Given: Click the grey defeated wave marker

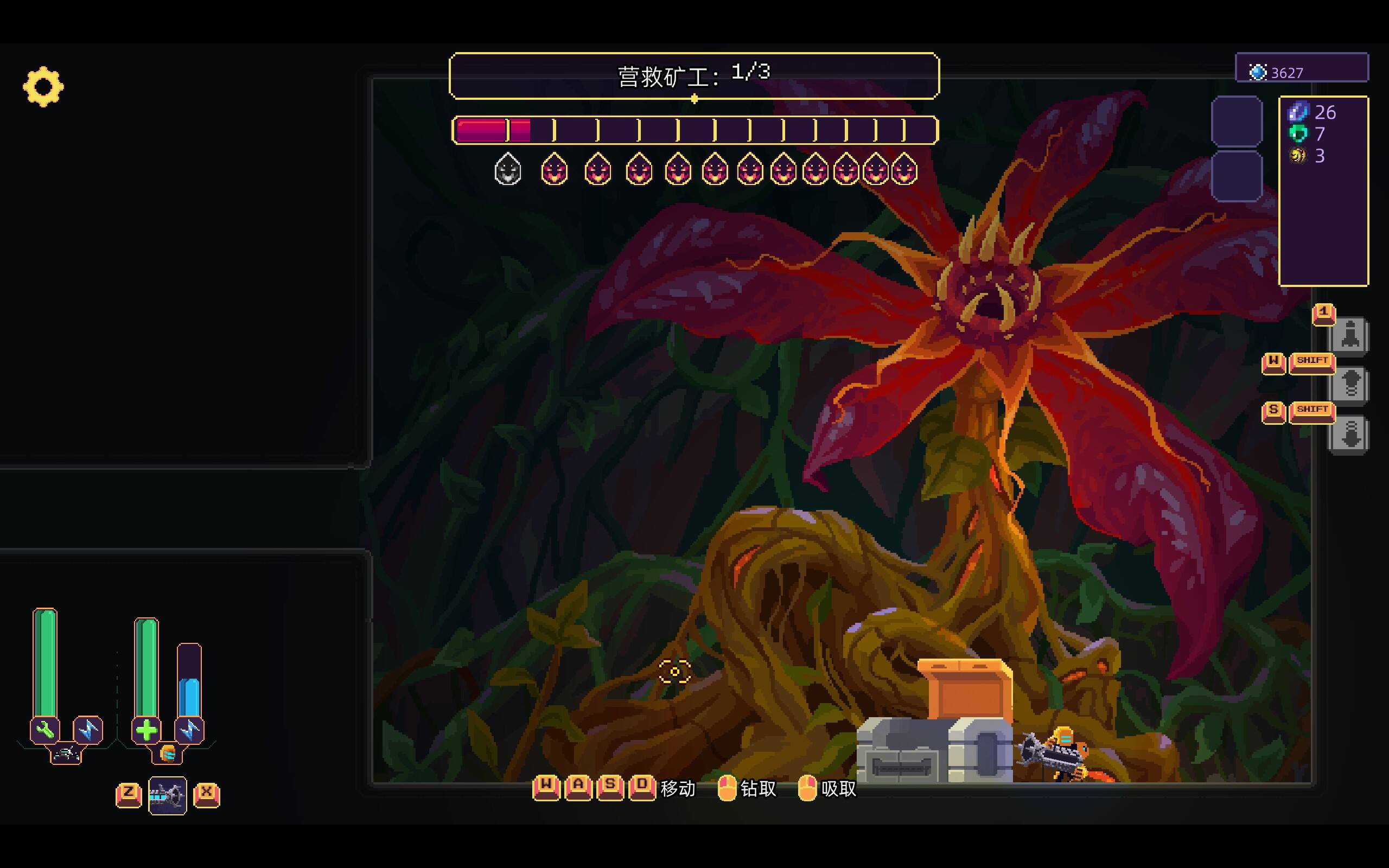Looking at the screenshot, I should 507,170.
